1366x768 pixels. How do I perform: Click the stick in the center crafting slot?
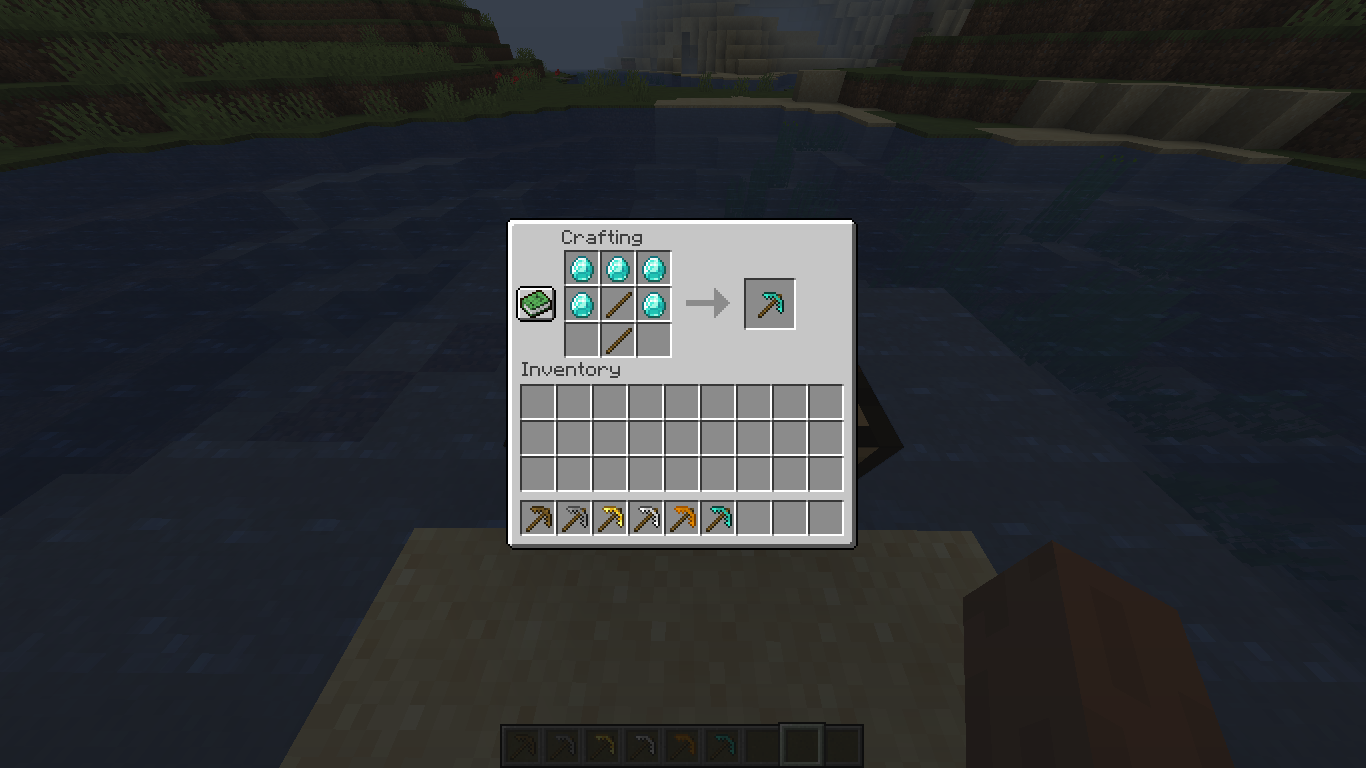(617, 303)
